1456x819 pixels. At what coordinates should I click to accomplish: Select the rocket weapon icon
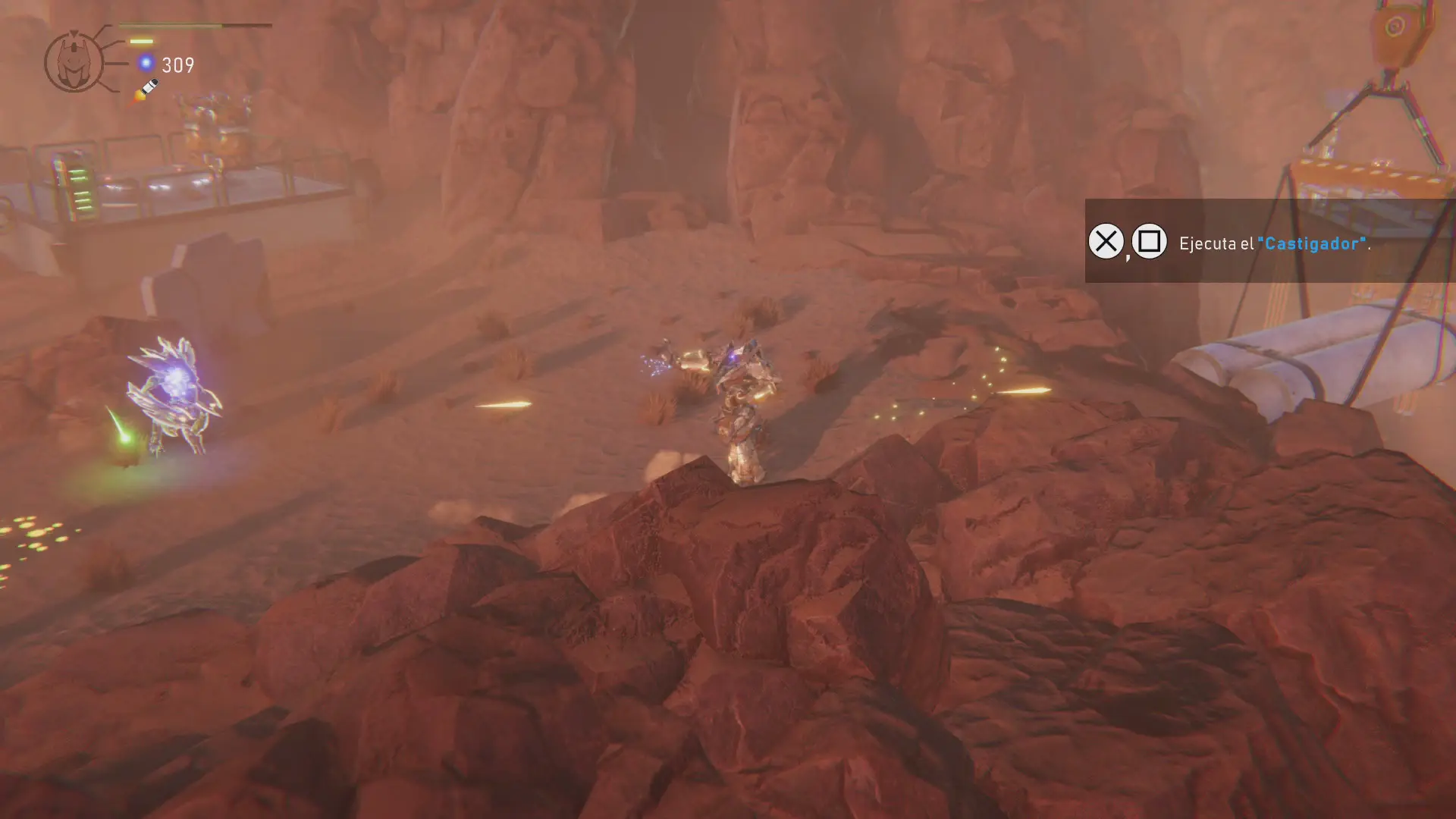point(146,90)
